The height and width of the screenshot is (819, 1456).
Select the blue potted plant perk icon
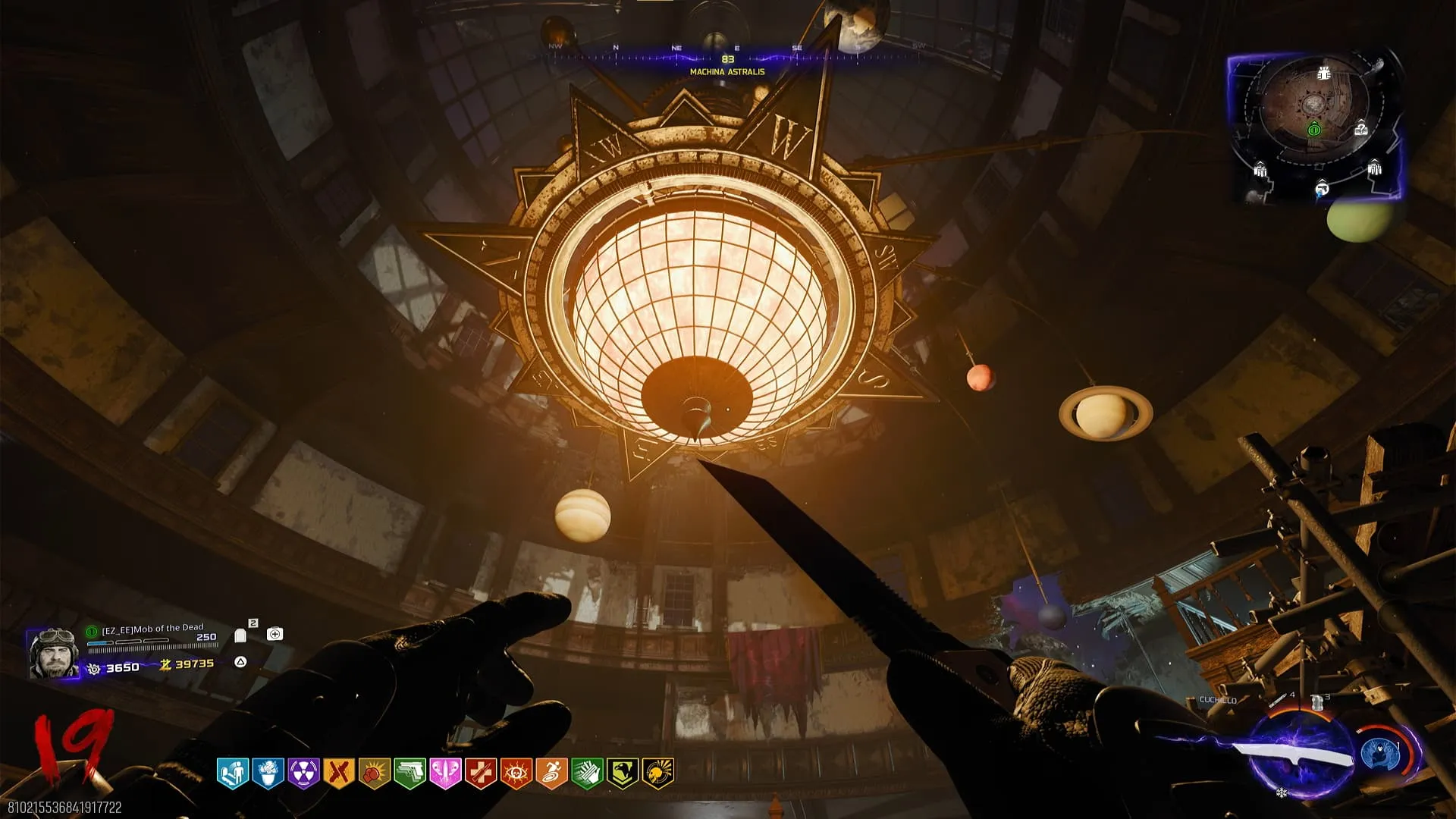pyautogui.click(x=268, y=773)
